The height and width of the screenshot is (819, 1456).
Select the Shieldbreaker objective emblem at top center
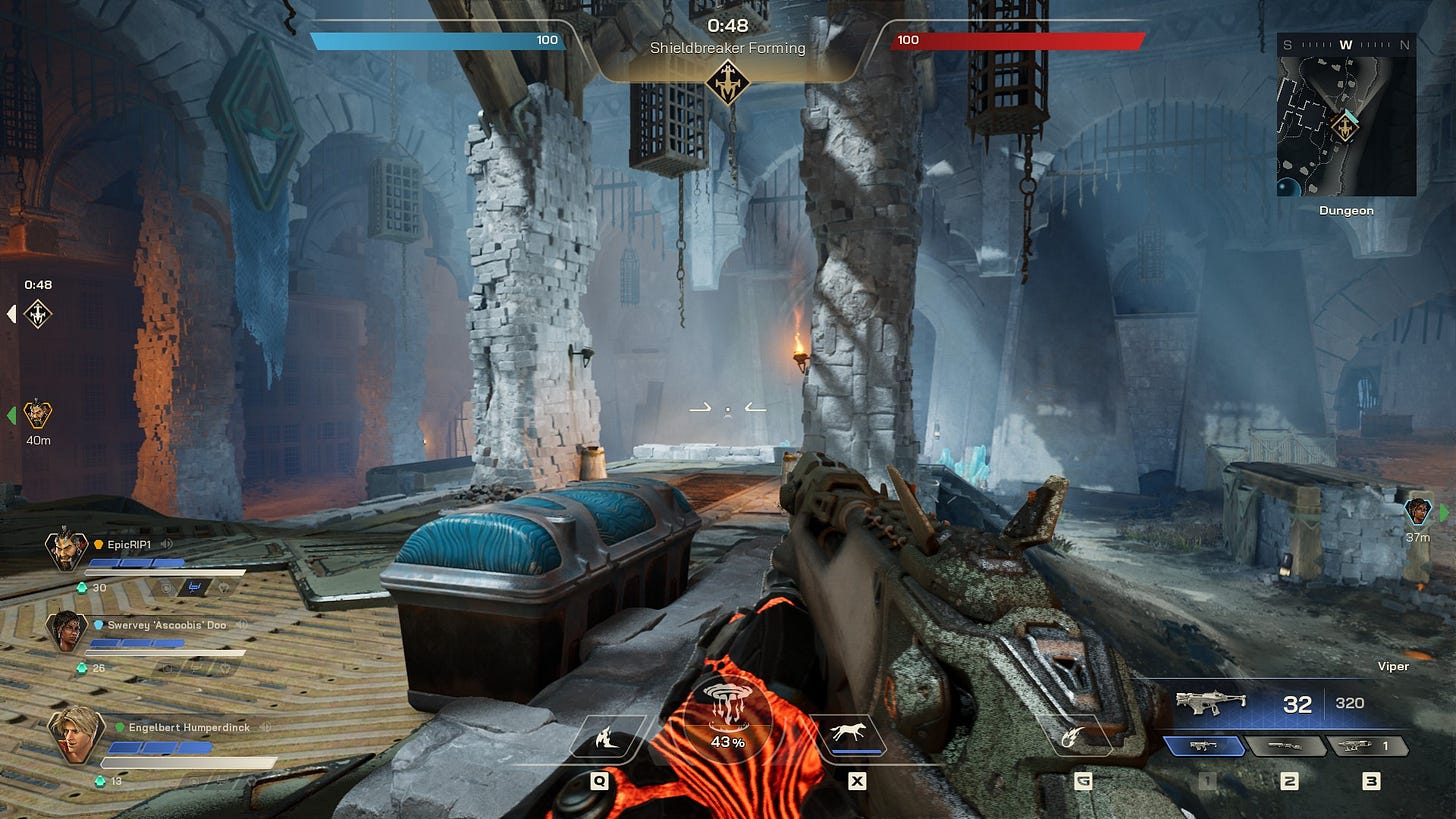pyautogui.click(x=728, y=82)
